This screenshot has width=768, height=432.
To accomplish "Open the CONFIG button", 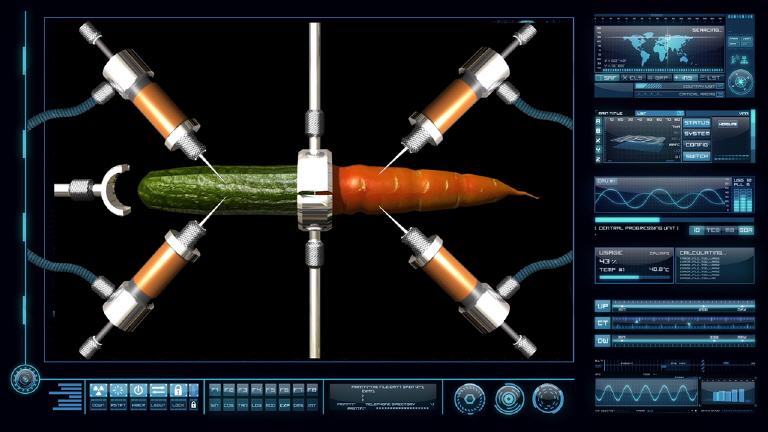I will tap(697, 145).
